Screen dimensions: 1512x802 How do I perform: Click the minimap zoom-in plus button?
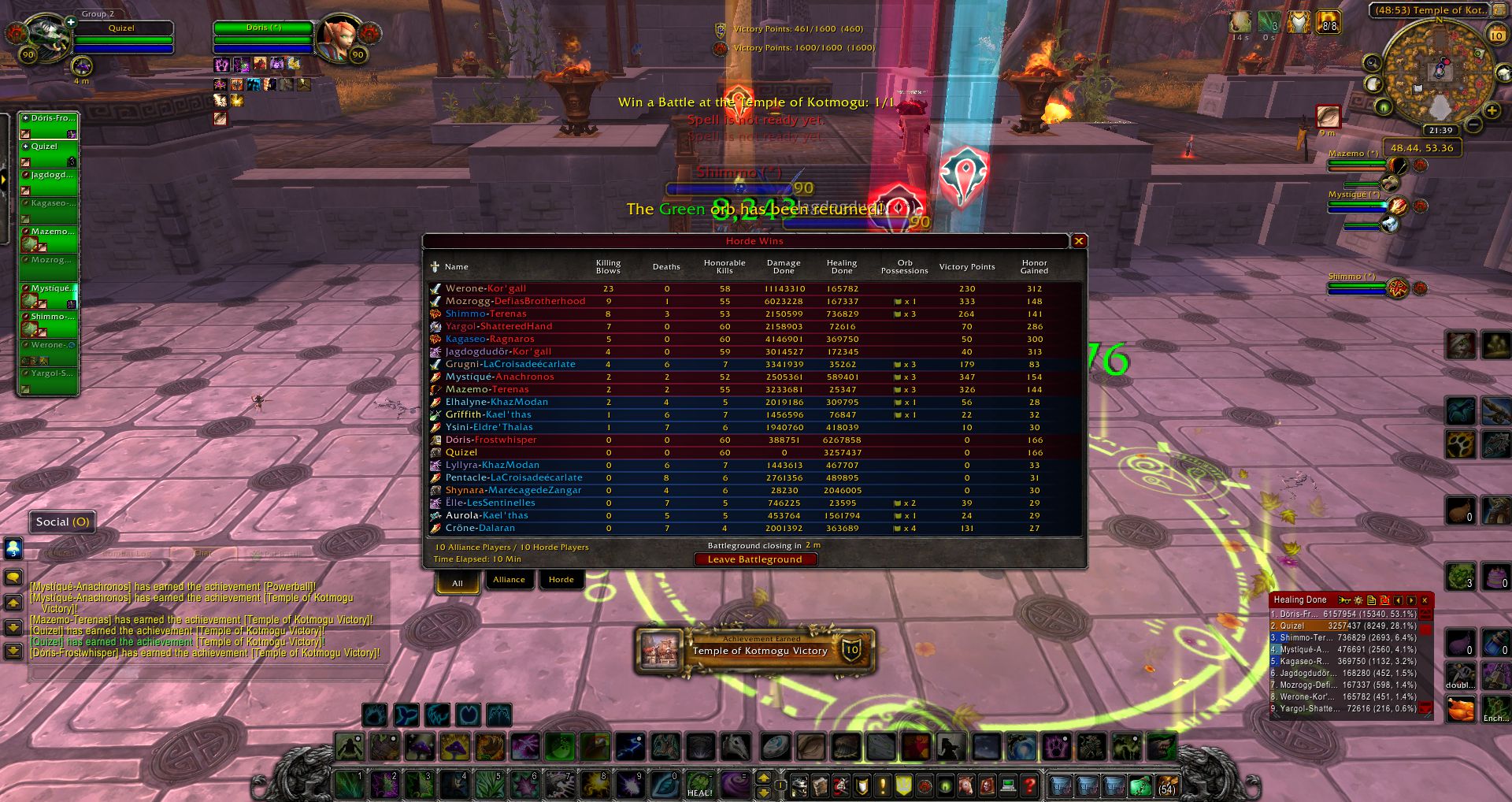(1492, 110)
